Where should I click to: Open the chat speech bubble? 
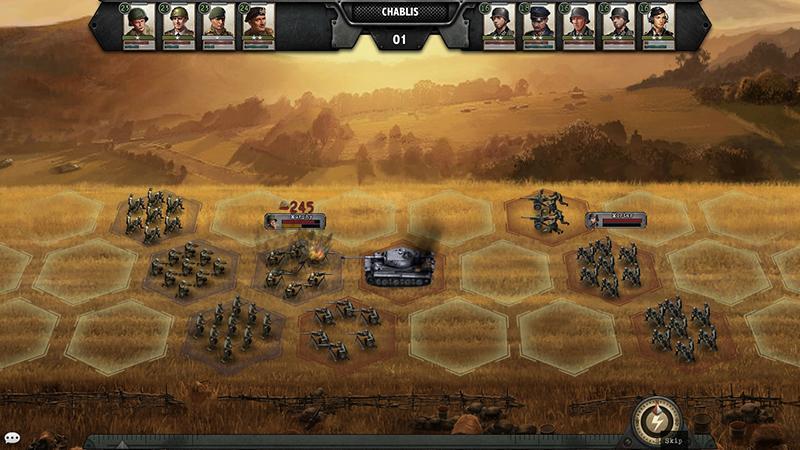(12, 438)
